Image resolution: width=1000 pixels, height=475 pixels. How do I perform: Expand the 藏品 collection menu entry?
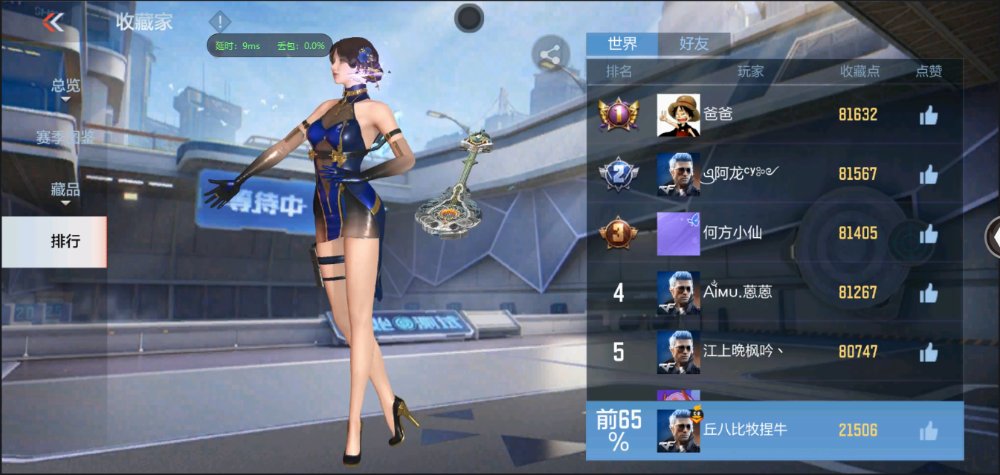coord(66,190)
